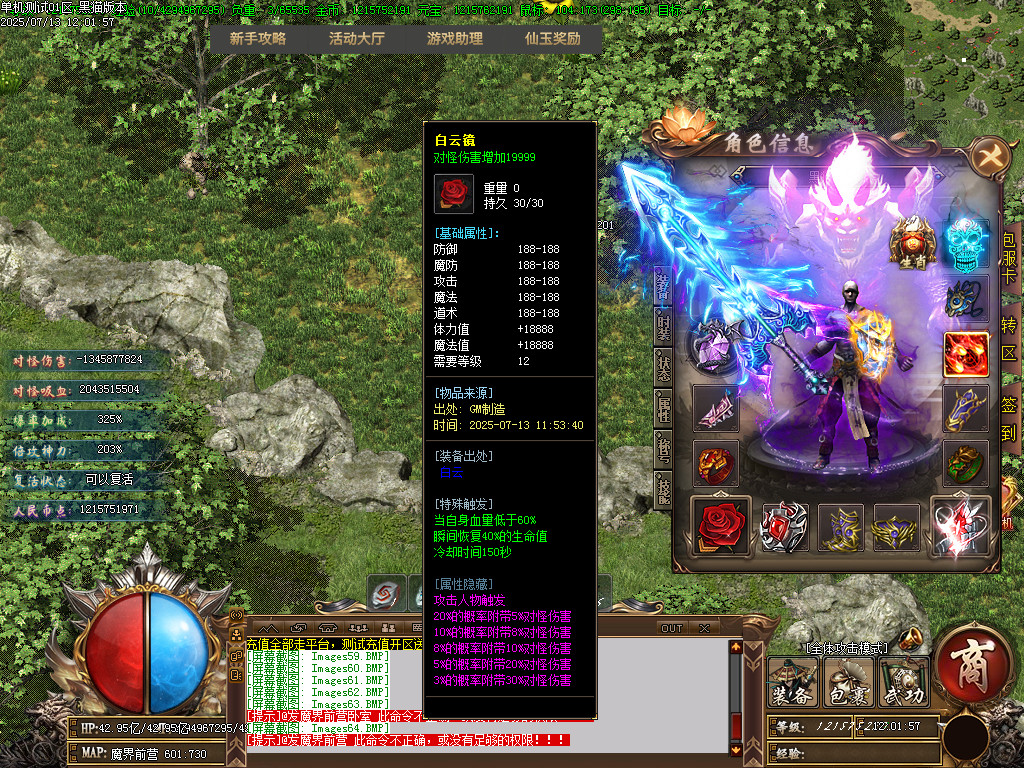The width and height of the screenshot is (1024, 768).
Task: Switch to the 属性 attributes tab
Action: click(663, 406)
